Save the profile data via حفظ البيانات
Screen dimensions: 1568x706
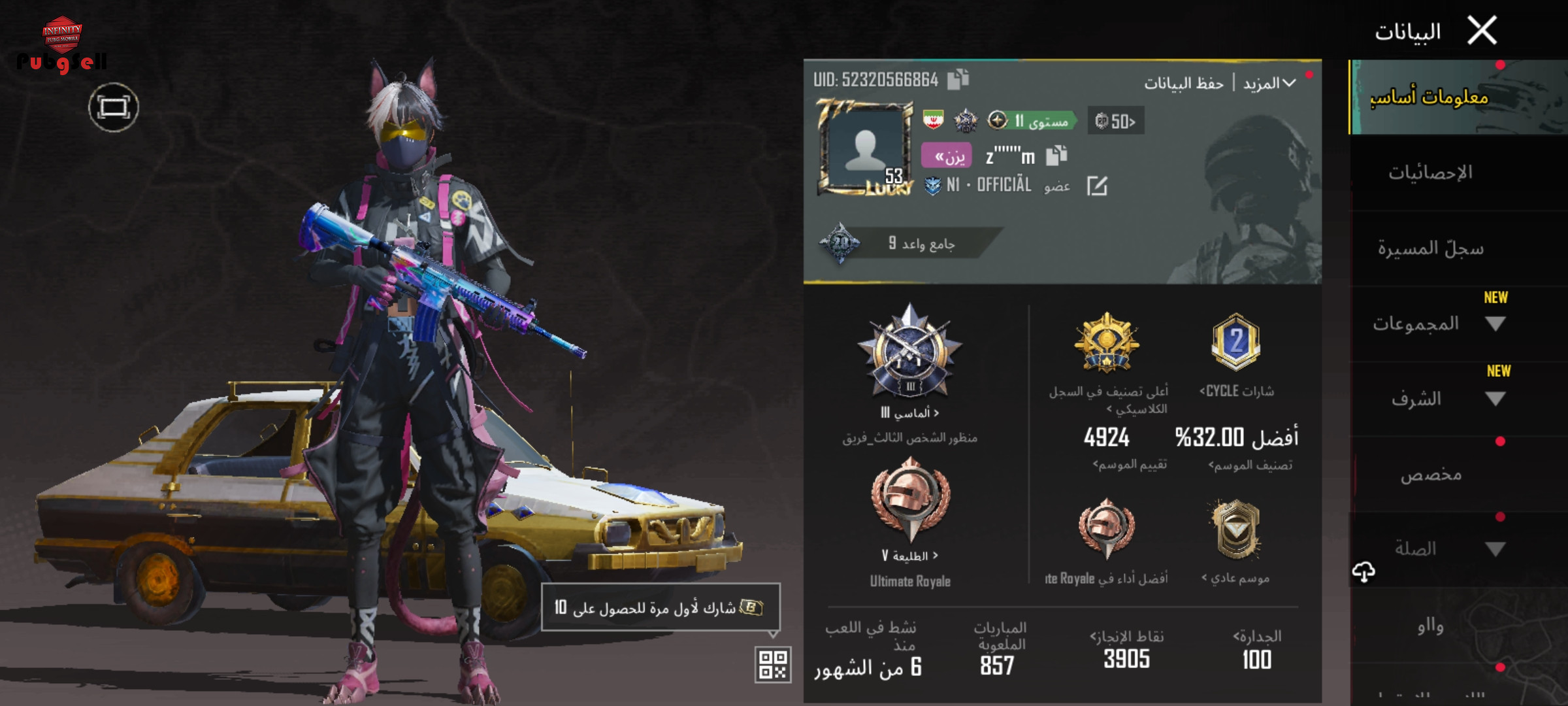[x=1183, y=84]
